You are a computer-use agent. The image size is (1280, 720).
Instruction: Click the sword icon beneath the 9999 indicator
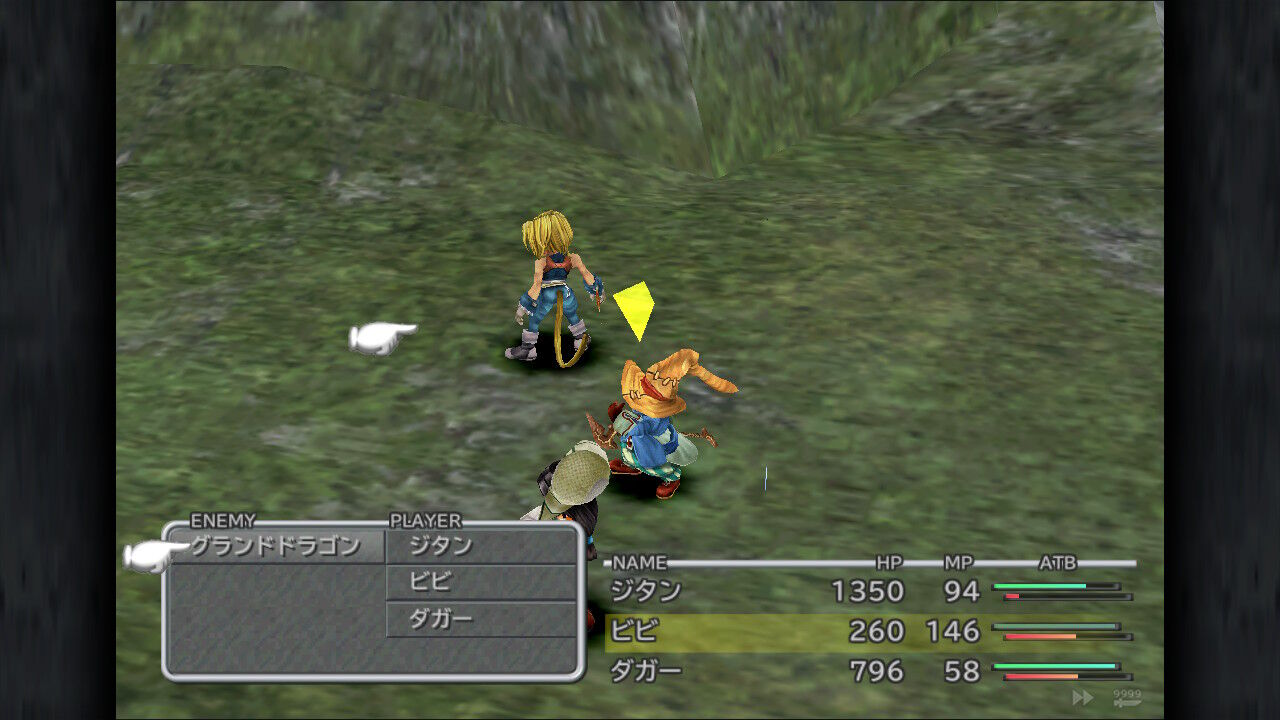point(1126,703)
